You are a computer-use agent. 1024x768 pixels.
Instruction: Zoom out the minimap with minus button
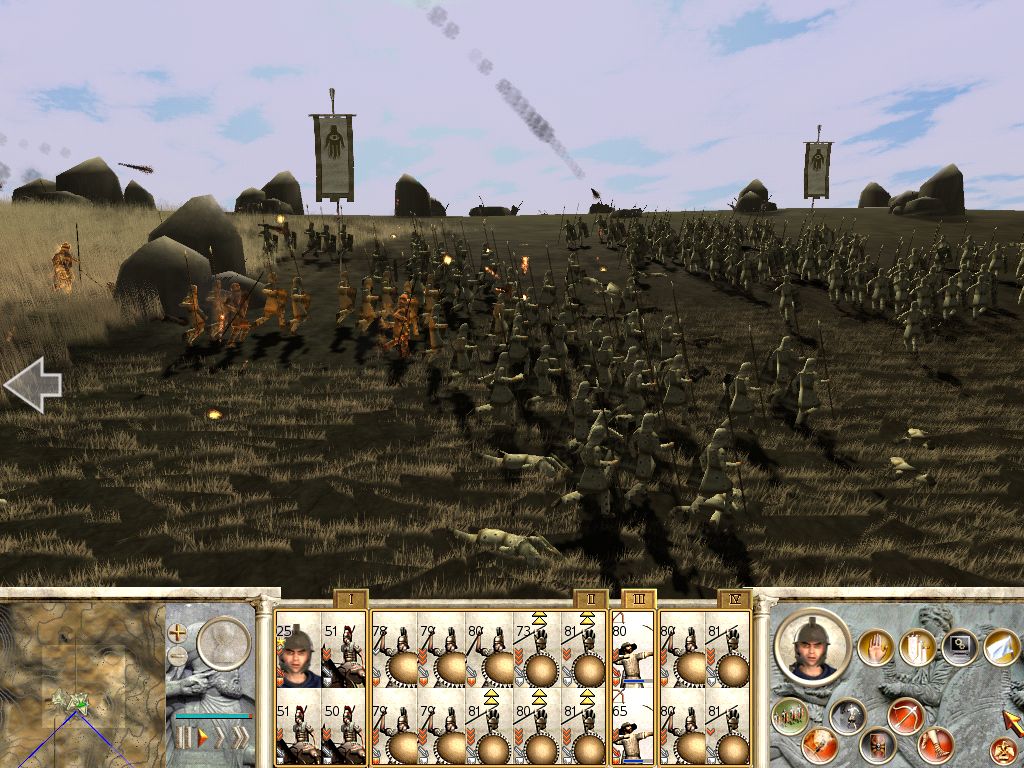pyautogui.click(x=178, y=656)
